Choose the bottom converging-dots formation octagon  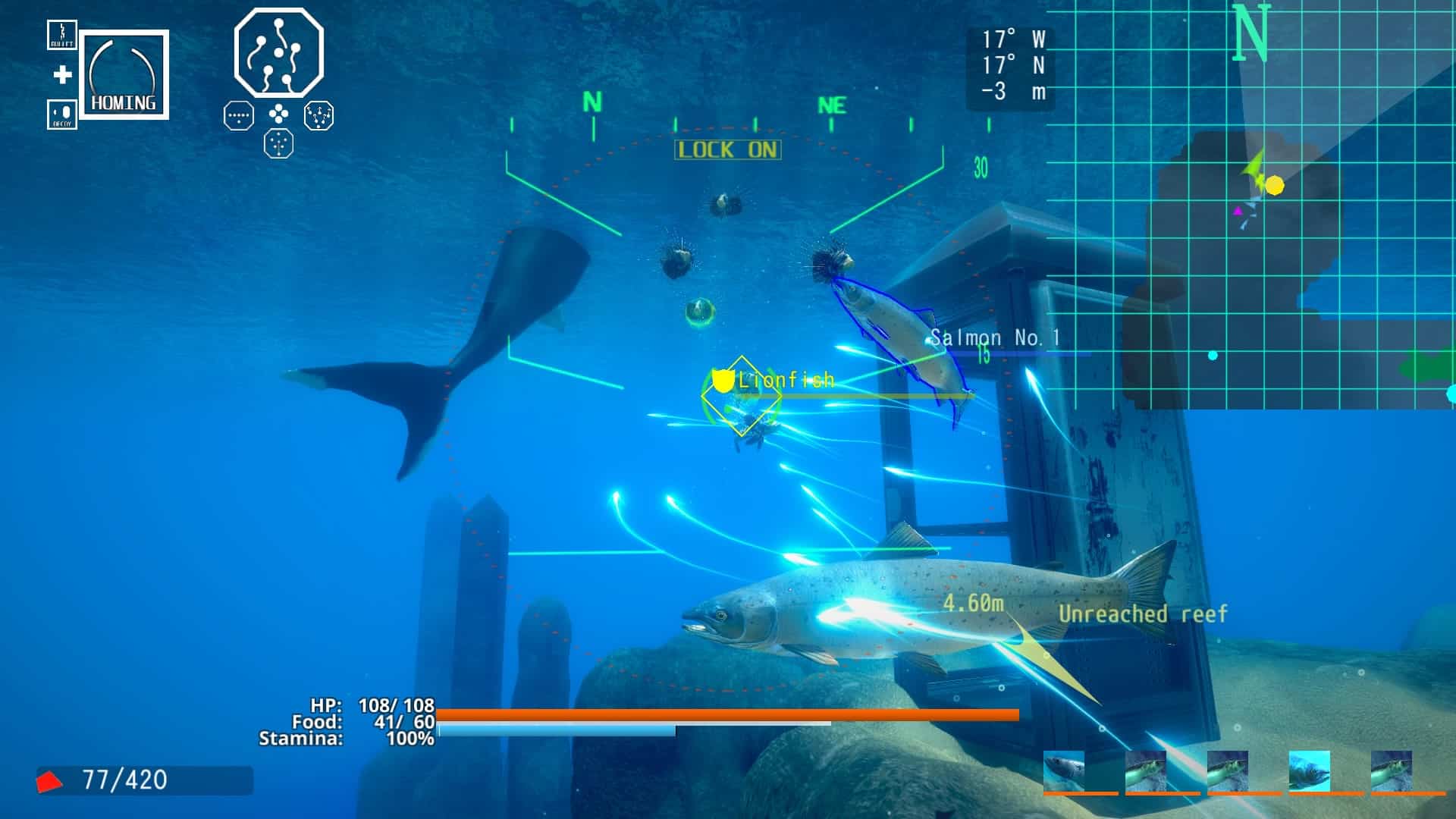[x=278, y=143]
